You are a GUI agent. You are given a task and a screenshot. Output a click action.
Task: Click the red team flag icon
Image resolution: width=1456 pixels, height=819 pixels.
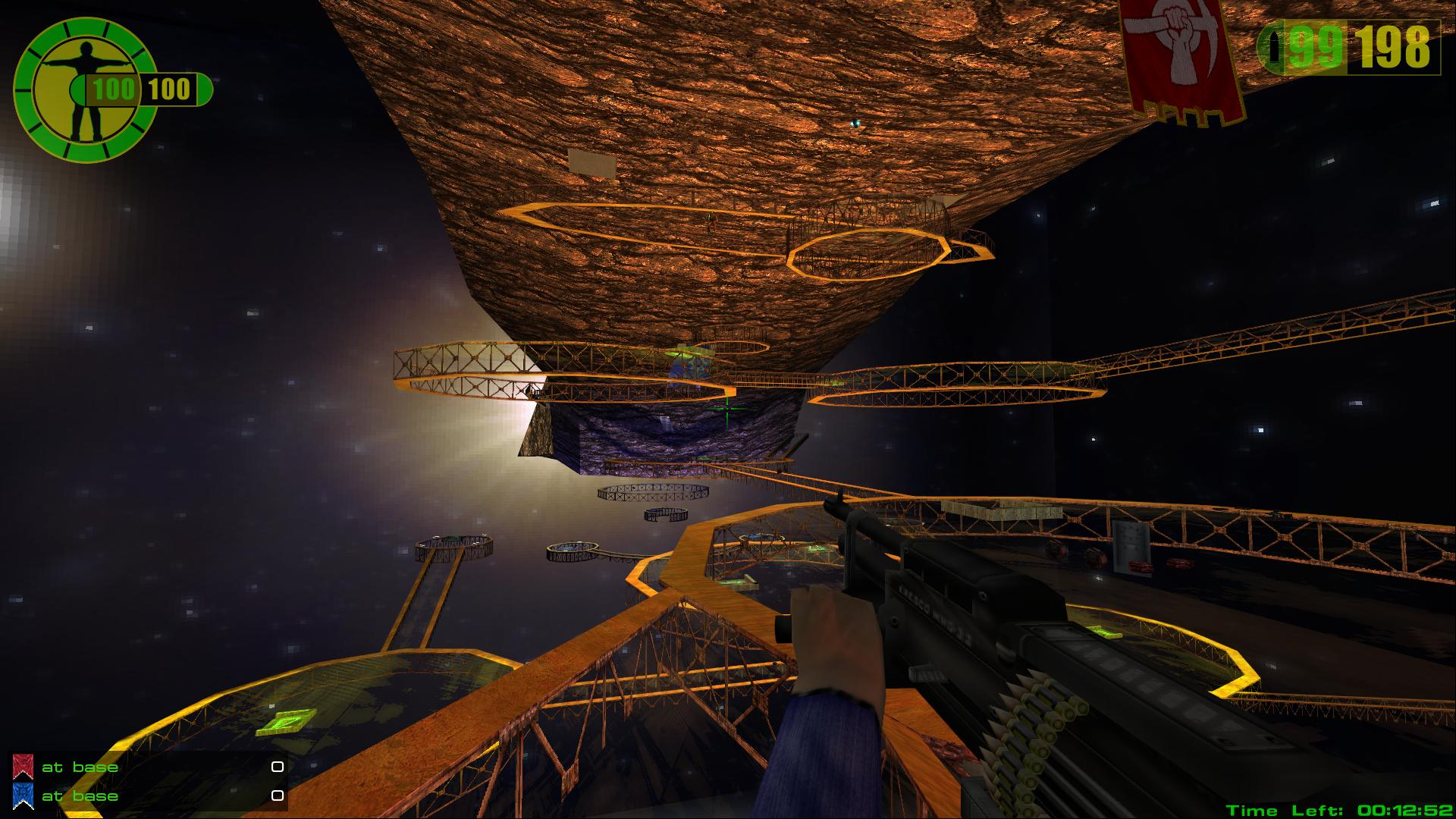(x=23, y=767)
